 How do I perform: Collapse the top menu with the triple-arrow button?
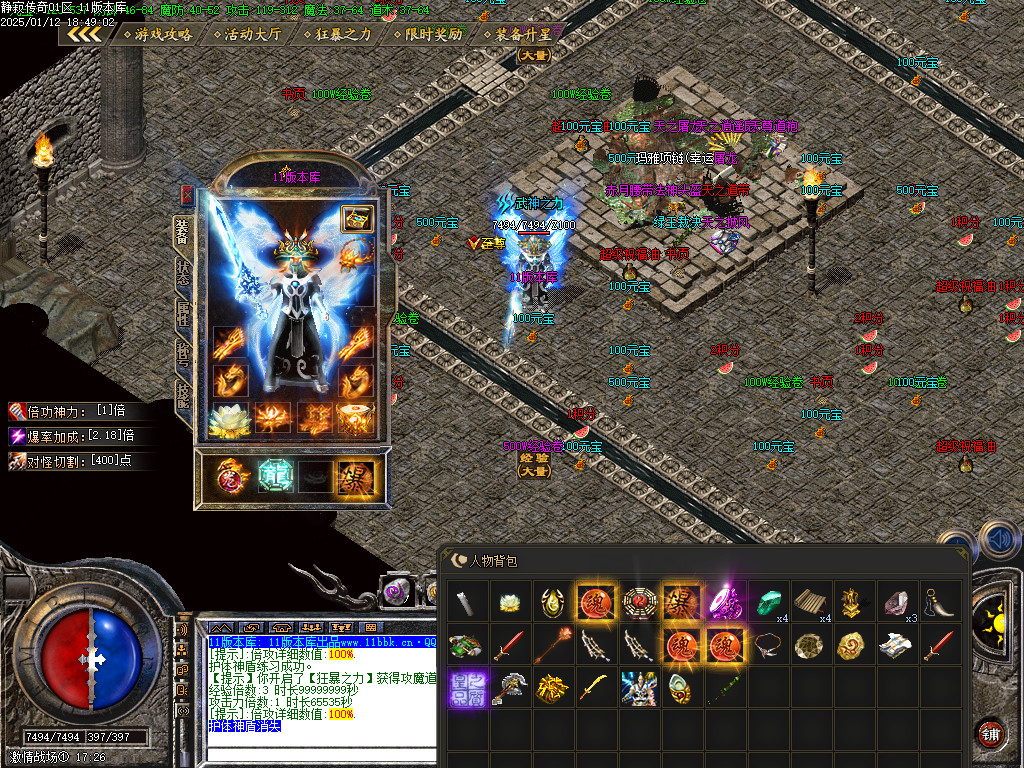coord(84,34)
